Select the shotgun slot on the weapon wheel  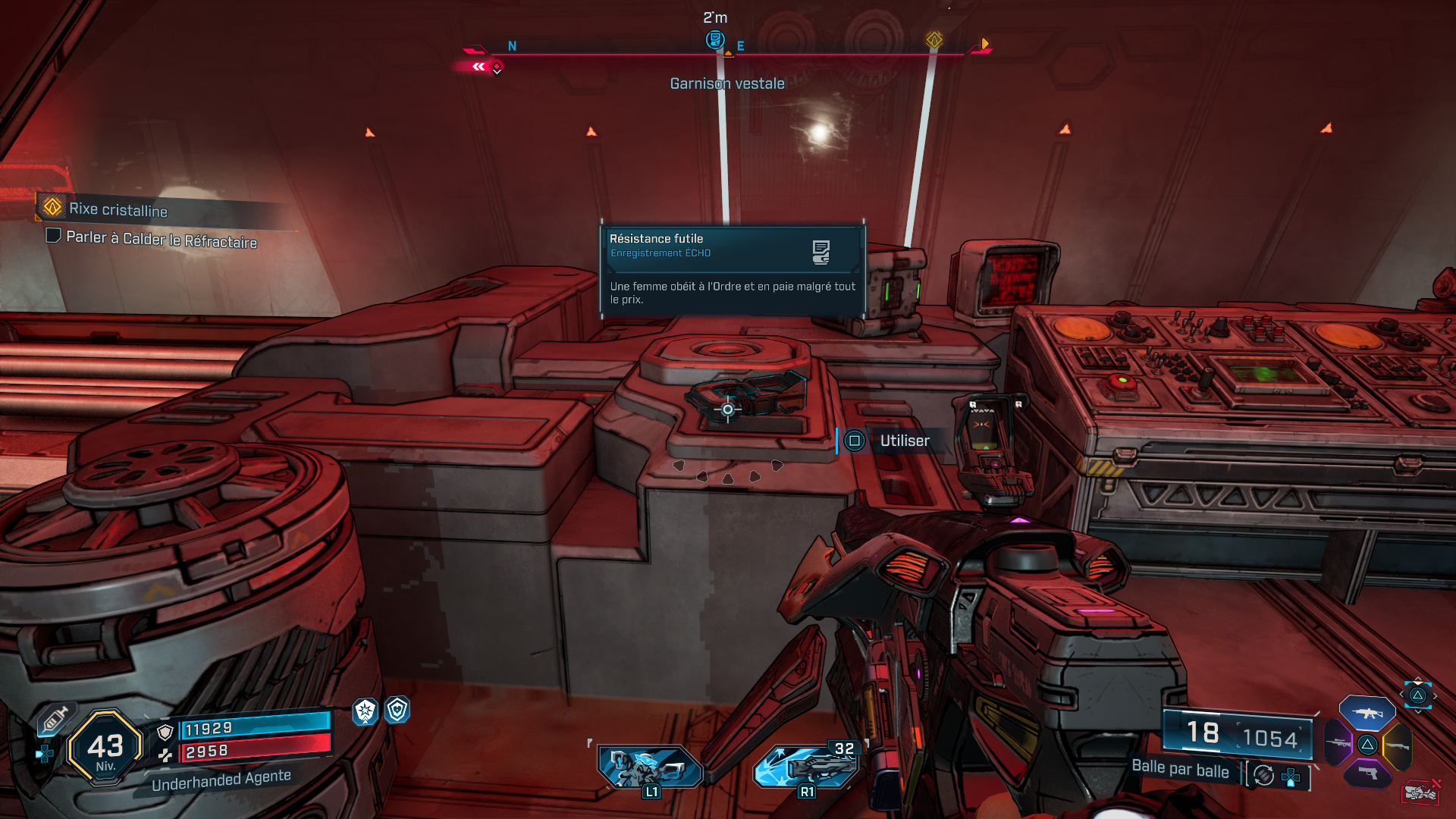[1397, 745]
